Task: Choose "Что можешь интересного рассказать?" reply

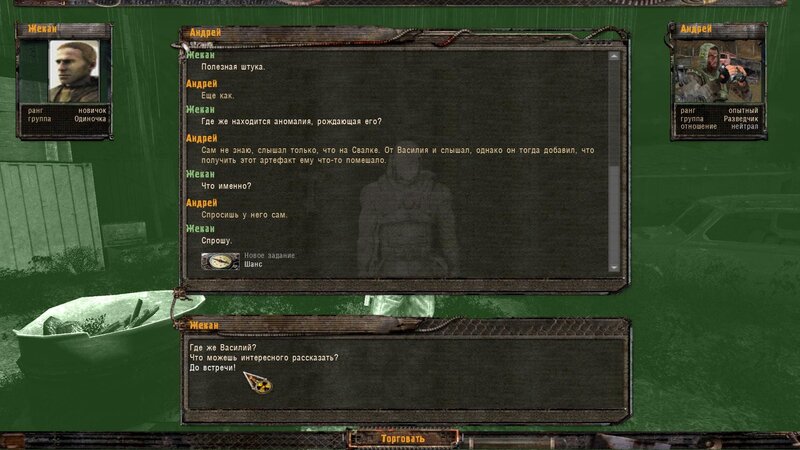Action: (x=264, y=358)
